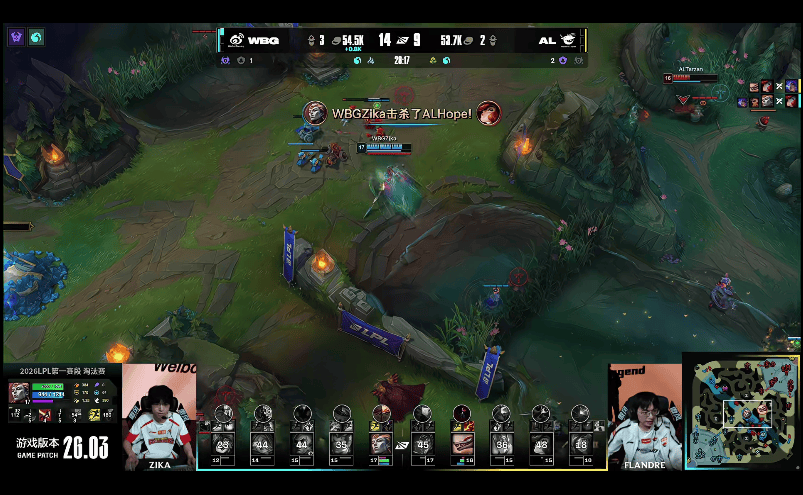Choose the dead champion portrait showing 28
Viewport: 803px width, 495px height.
[223, 444]
